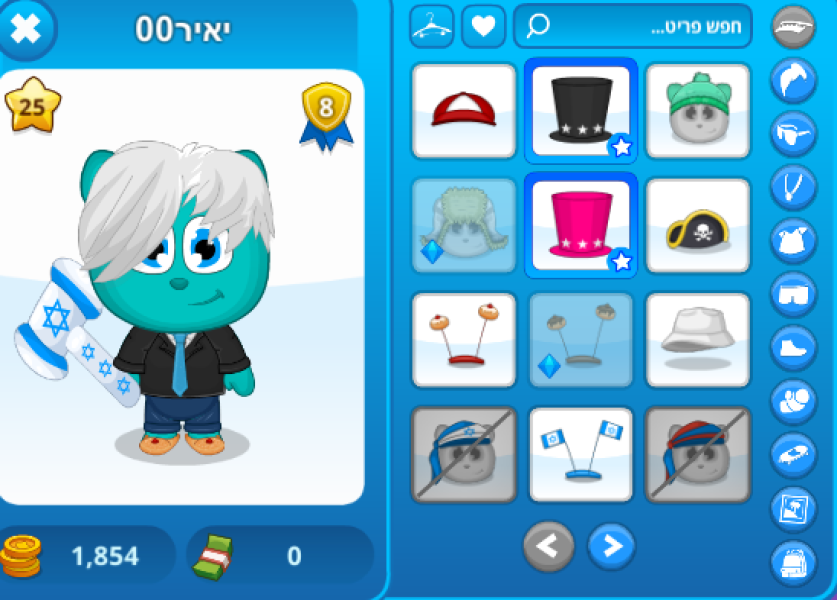Go to the next page of items

pos(611,546)
